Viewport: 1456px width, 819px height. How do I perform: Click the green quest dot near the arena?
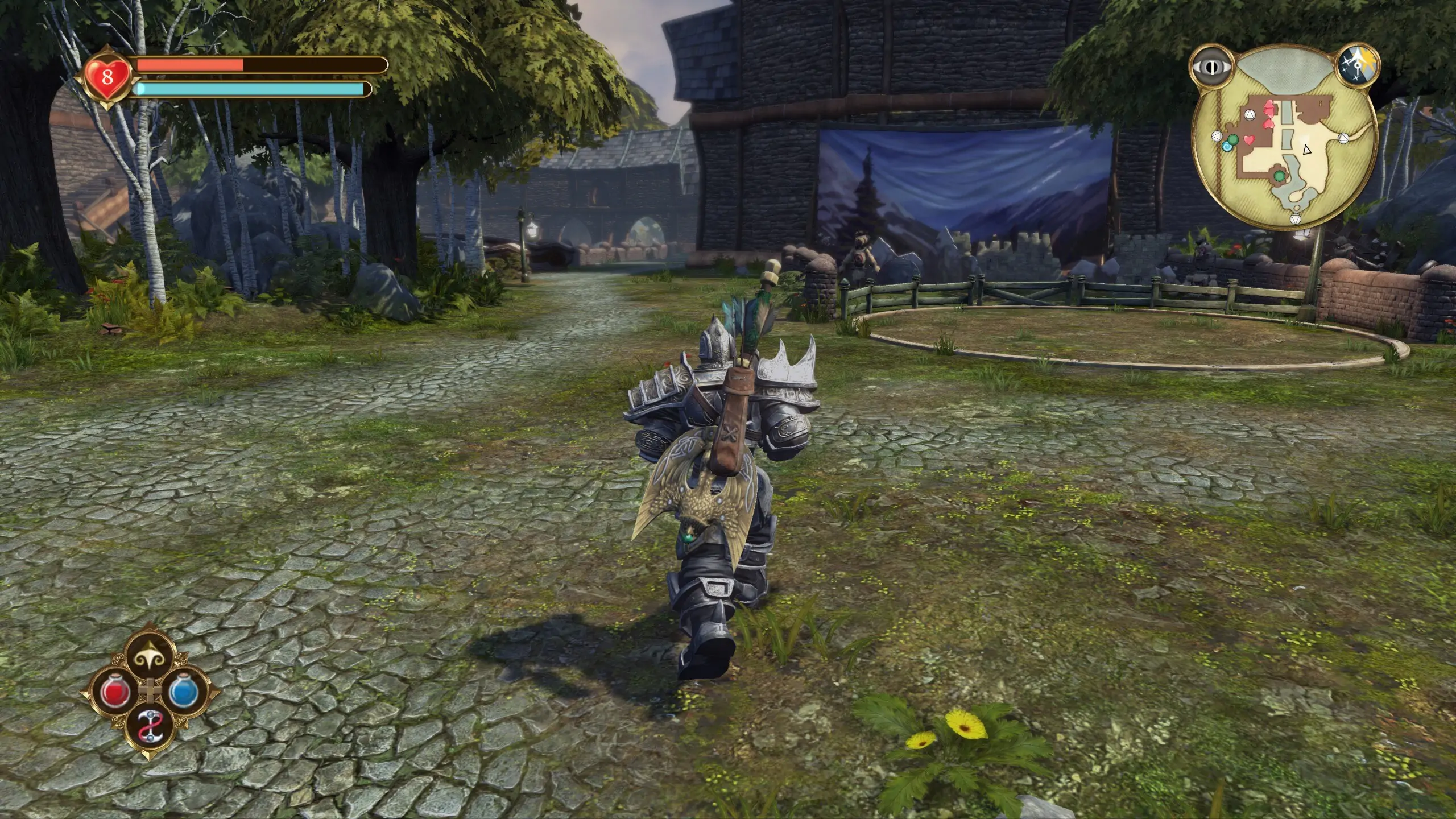point(1279,176)
